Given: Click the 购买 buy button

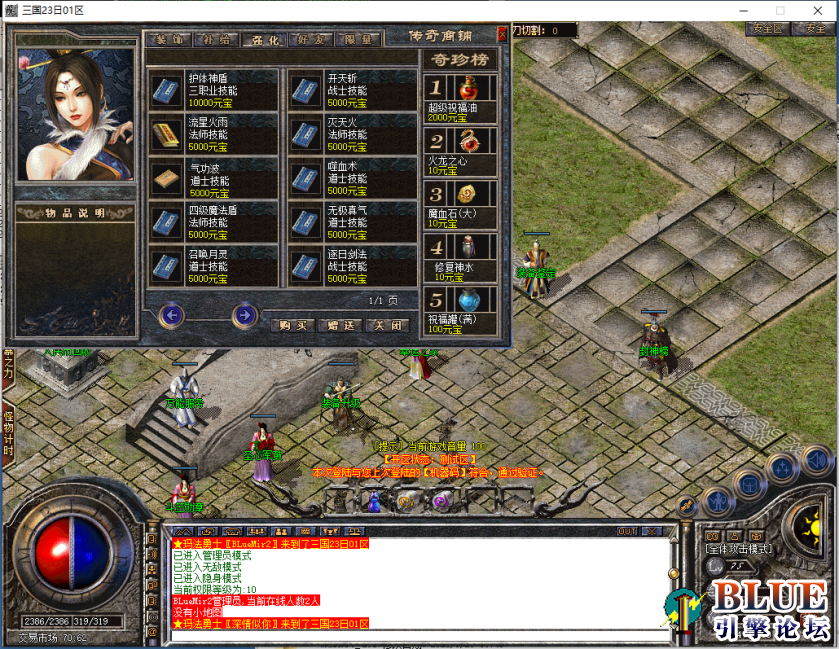Looking at the screenshot, I should [292, 325].
